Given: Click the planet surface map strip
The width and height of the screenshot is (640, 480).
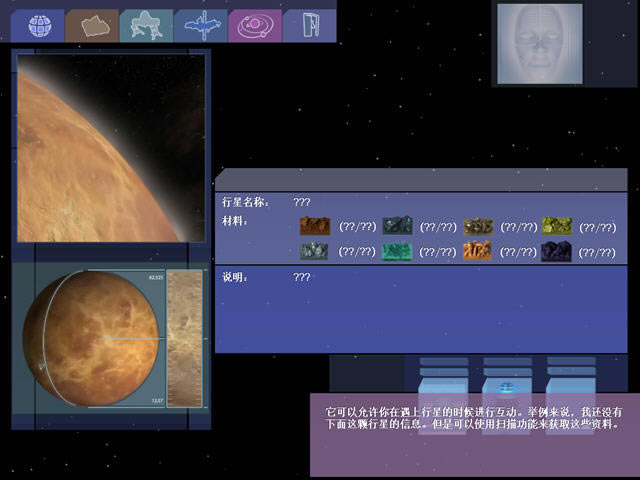Looking at the screenshot, I should [184, 338].
